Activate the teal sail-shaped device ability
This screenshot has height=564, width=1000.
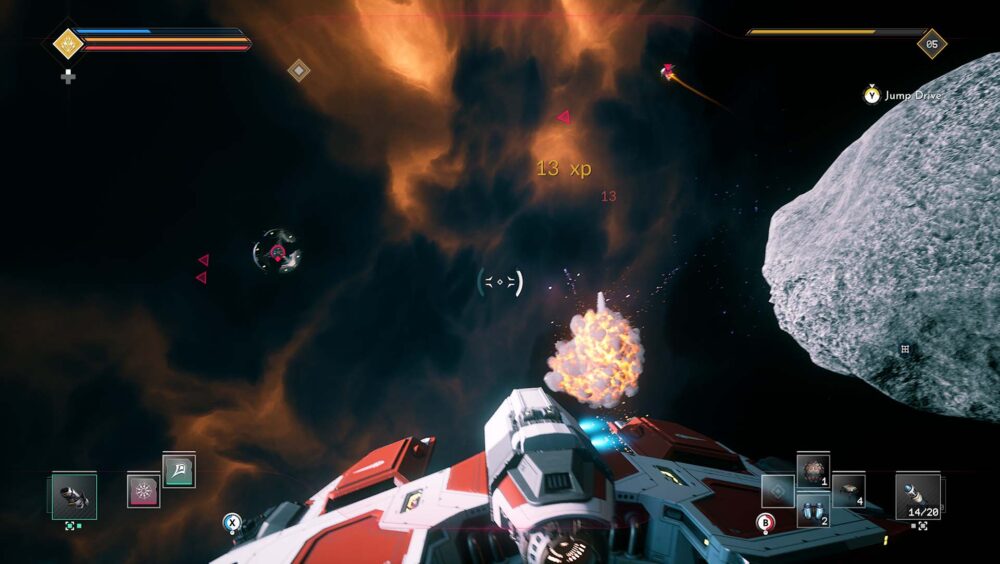tap(179, 470)
